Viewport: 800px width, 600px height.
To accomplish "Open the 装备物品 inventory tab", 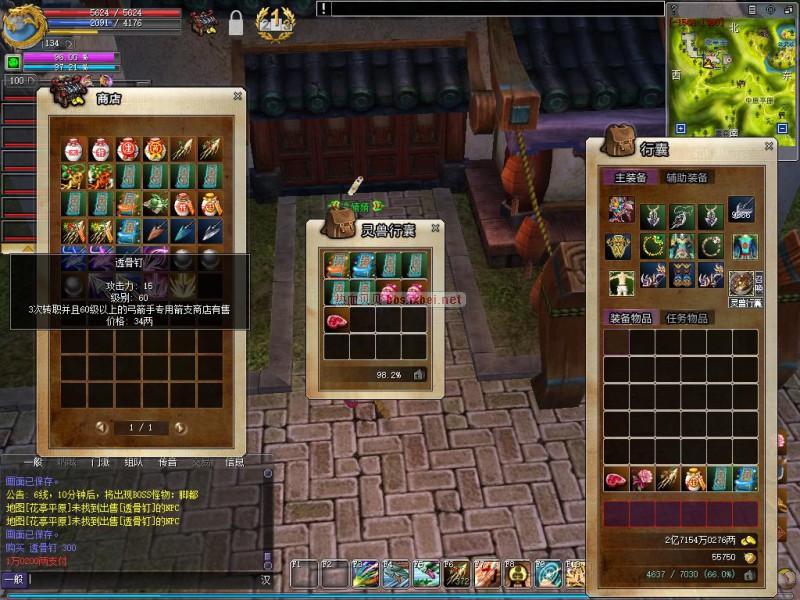I will click(x=632, y=318).
